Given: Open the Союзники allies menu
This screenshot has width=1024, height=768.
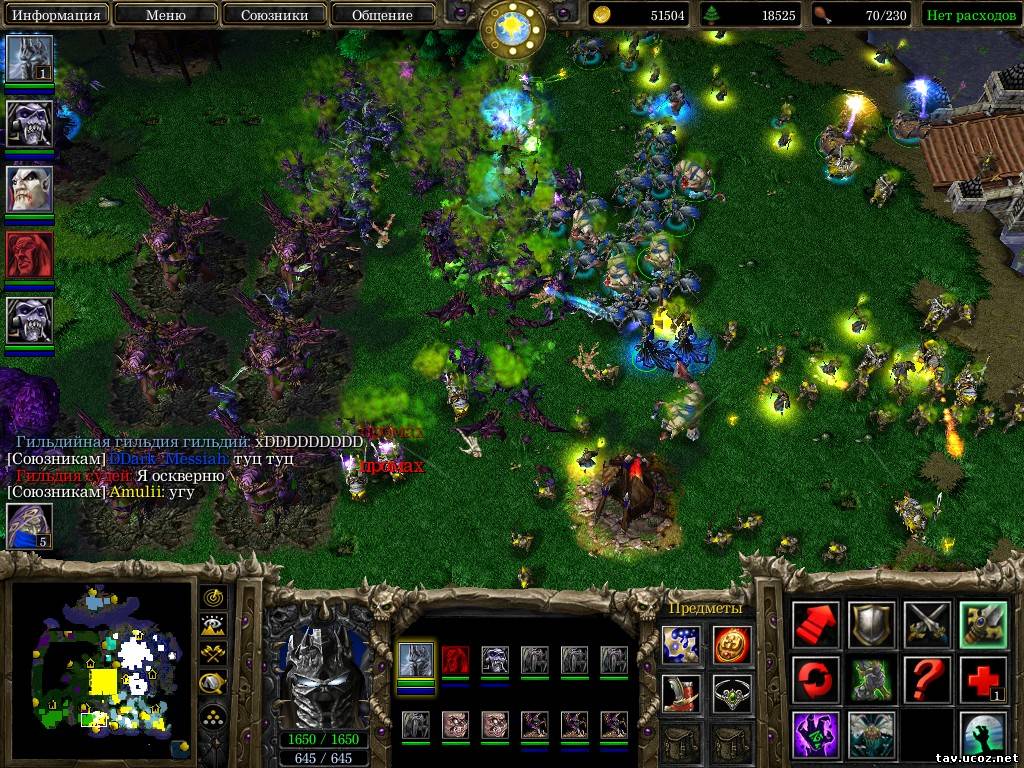Looking at the screenshot, I should click(x=274, y=15).
